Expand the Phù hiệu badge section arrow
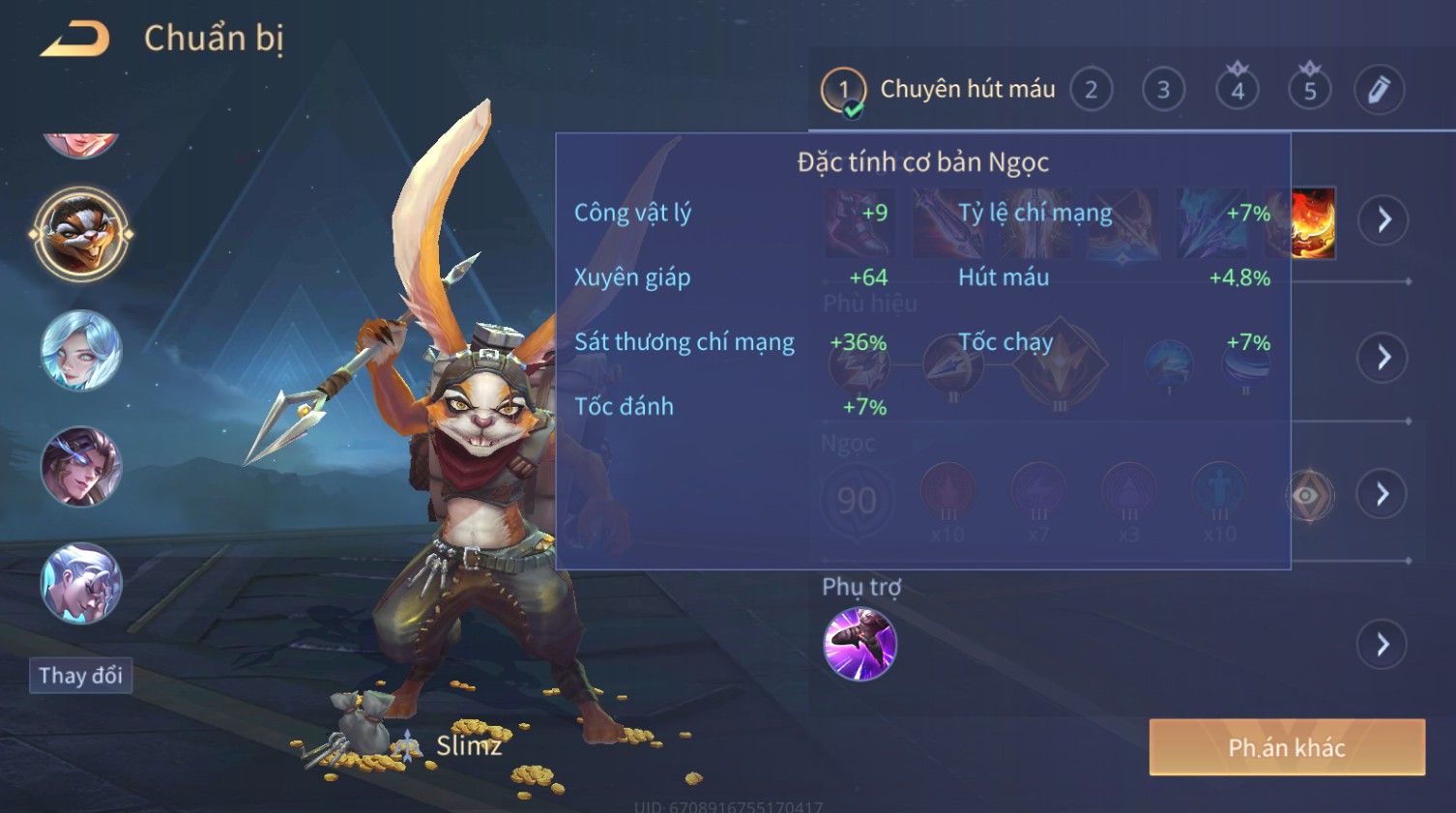Image resolution: width=1456 pixels, height=813 pixels. (1383, 358)
